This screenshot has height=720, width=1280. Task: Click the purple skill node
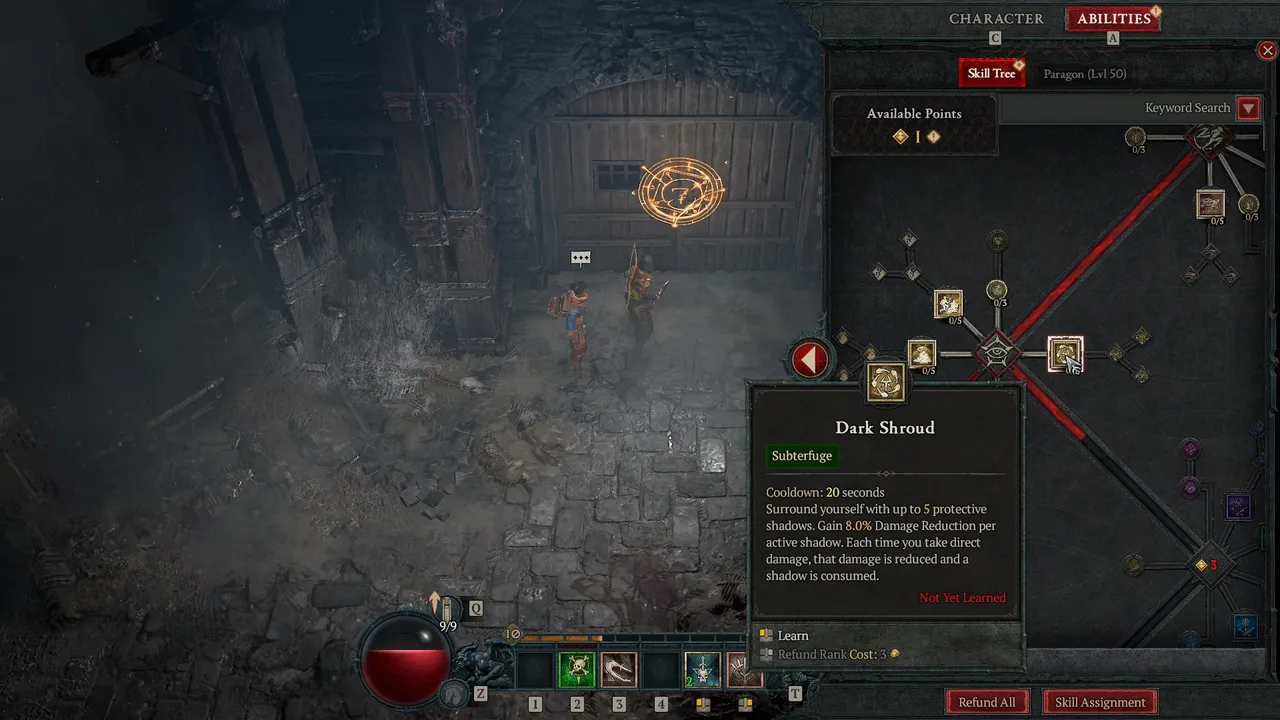click(1238, 506)
